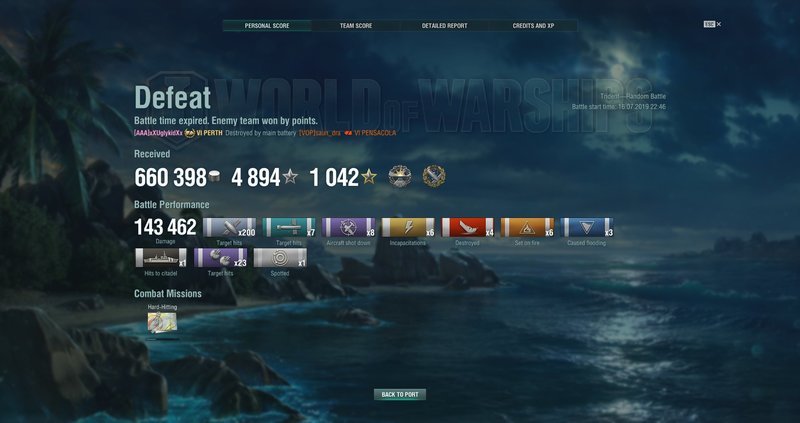
Task: Click the Spotted ribbon
Action: coord(280,258)
